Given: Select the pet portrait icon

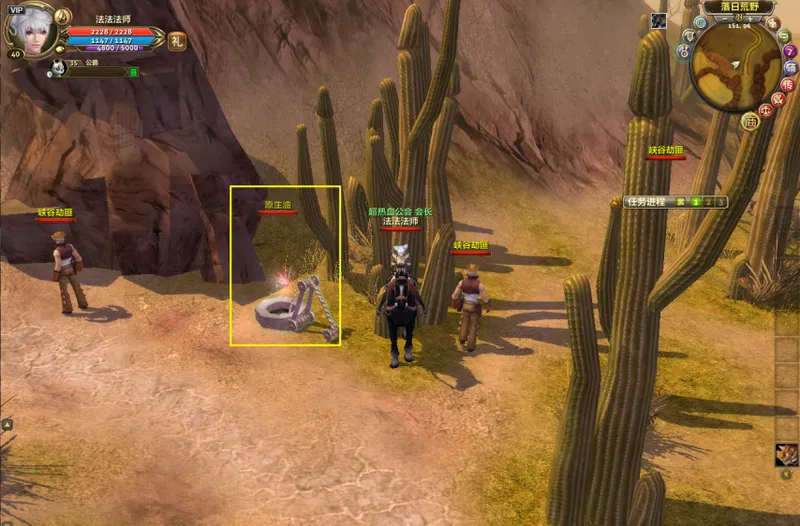Looking at the screenshot, I should (x=59, y=68).
